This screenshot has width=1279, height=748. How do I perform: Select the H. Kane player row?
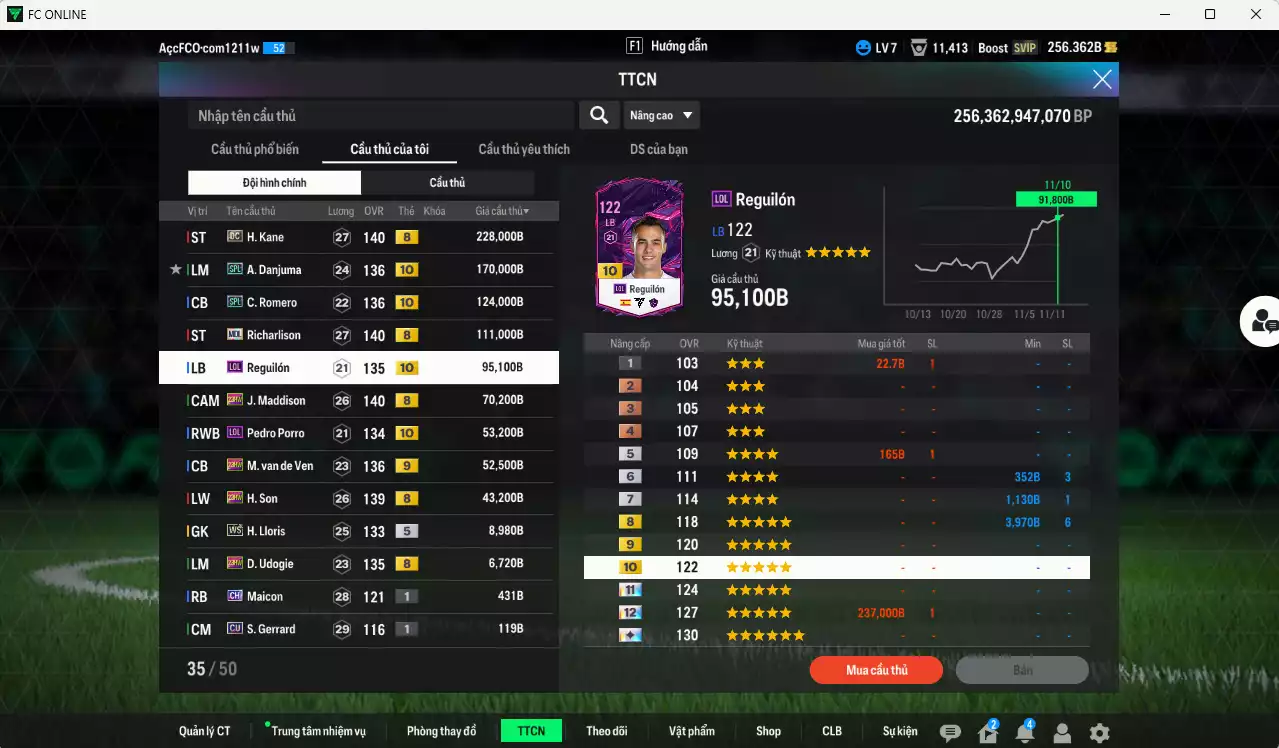click(358, 237)
